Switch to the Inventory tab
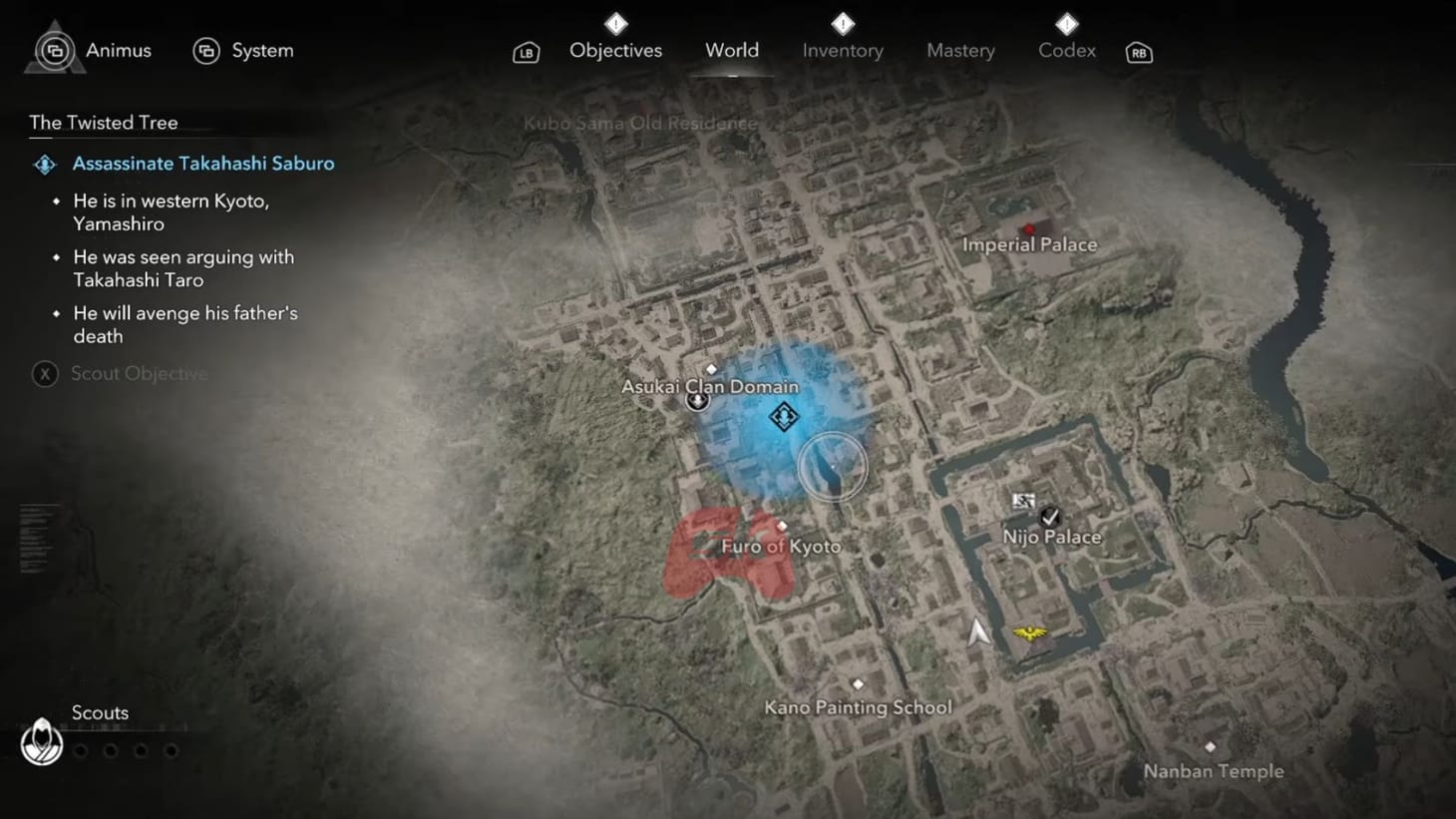Image resolution: width=1456 pixels, height=819 pixels. click(x=842, y=50)
